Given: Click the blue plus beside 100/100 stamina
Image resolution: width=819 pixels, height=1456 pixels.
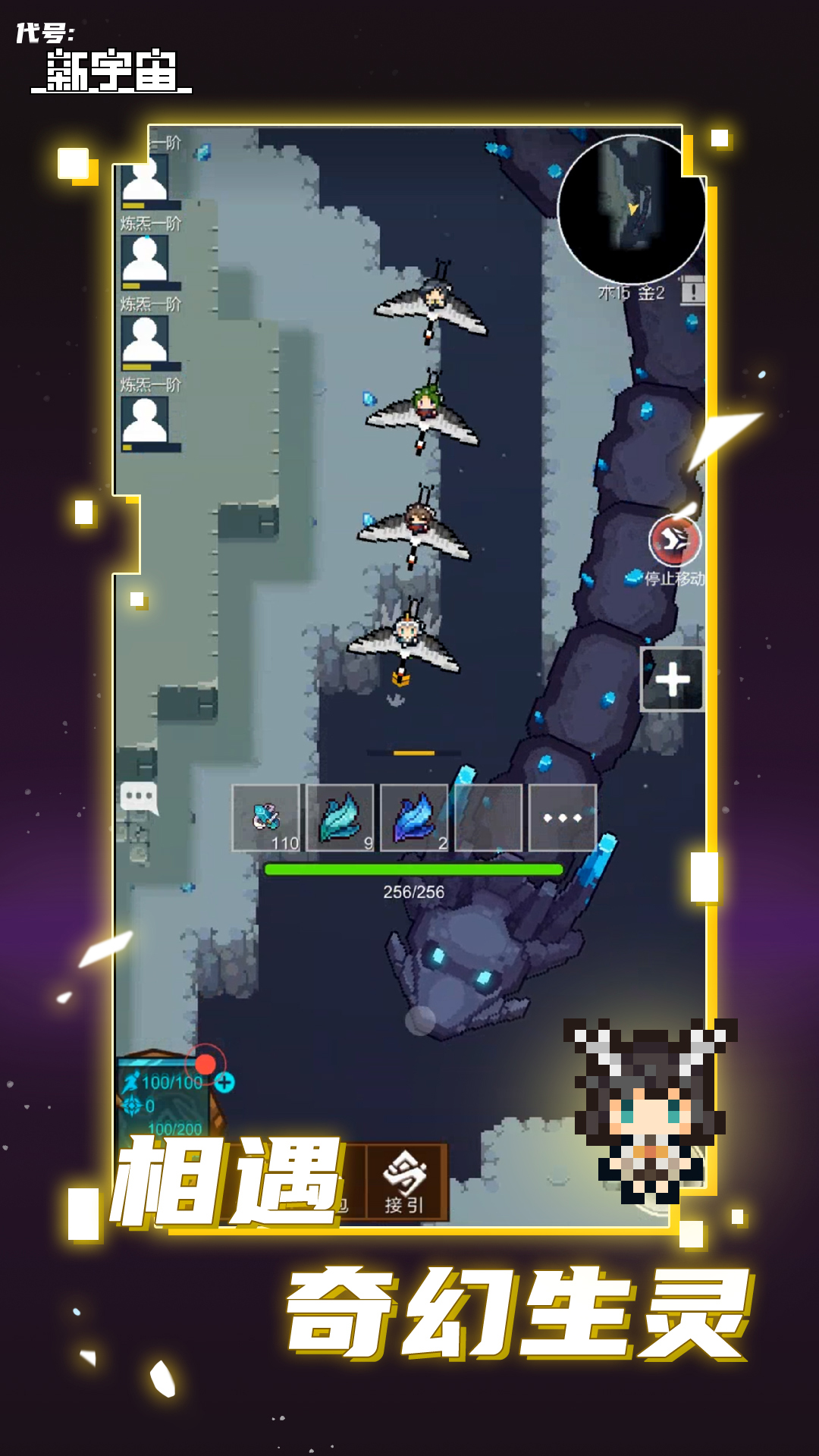Looking at the screenshot, I should tap(224, 1082).
